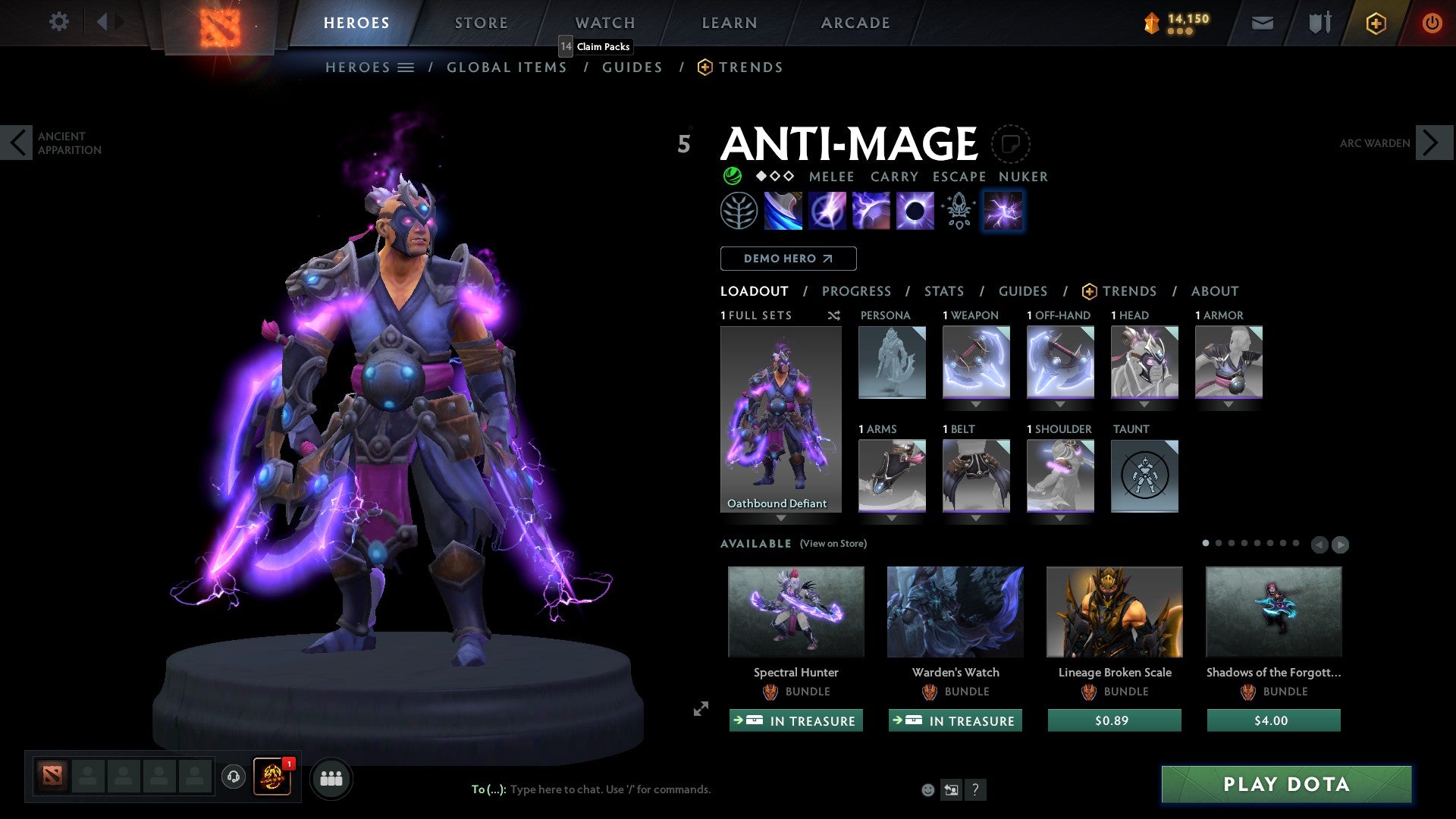Image resolution: width=1456 pixels, height=819 pixels.
Task: Expand the Oathbound Defiant full set chevron
Action: [x=781, y=519]
